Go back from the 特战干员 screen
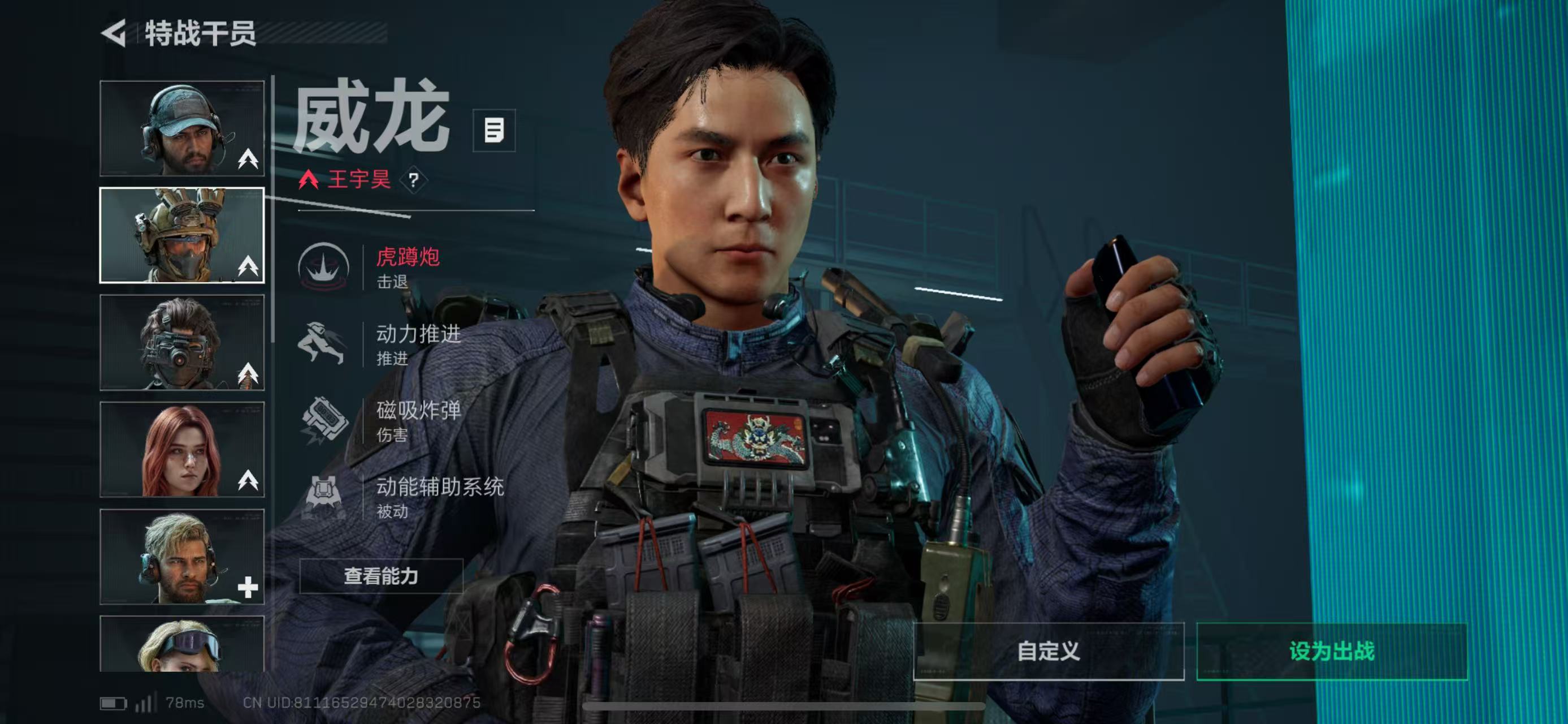Image resolution: width=1568 pixels, height=724 pixels. [x=114, y=33]
